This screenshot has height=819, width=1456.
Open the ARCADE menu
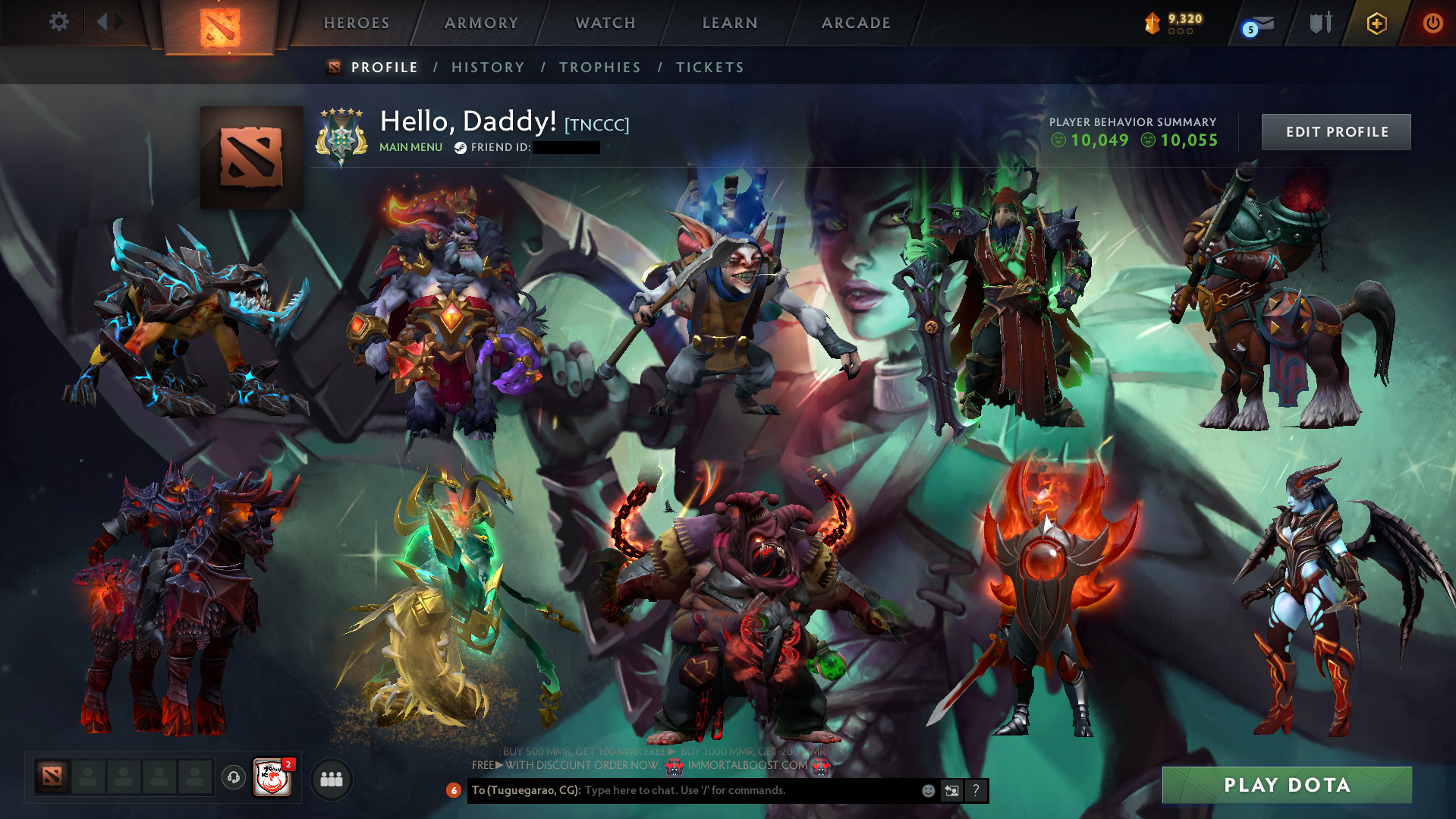(x=856, y=23)
